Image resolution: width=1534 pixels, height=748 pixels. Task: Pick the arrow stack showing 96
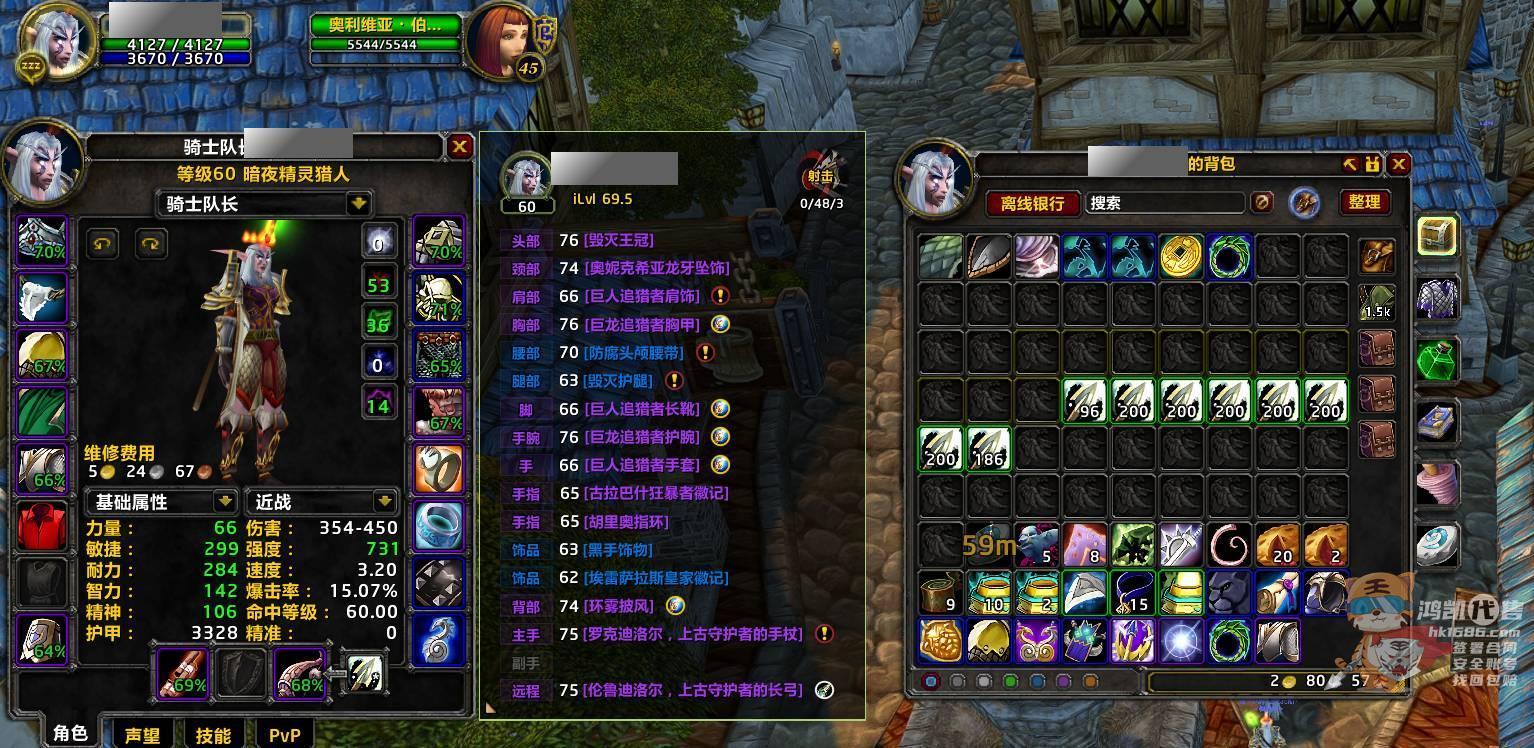coord(1084,401)
